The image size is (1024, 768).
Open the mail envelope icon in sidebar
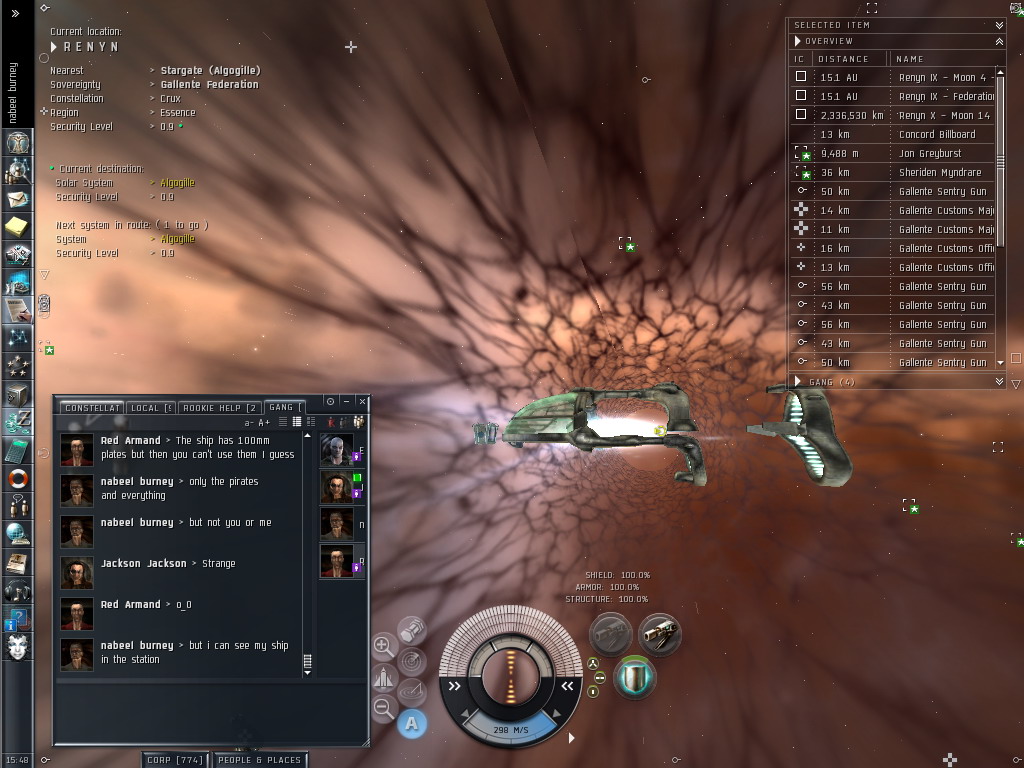pos(17,199)
